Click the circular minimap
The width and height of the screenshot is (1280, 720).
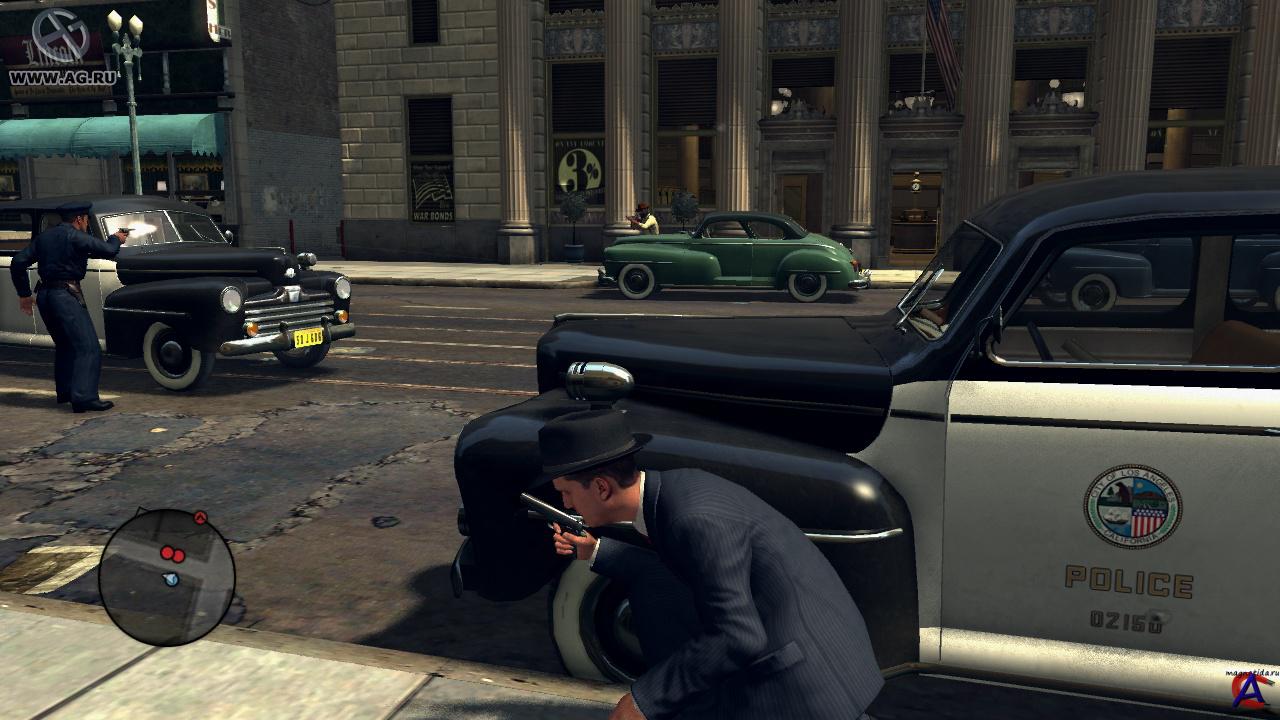click(166, 577)
